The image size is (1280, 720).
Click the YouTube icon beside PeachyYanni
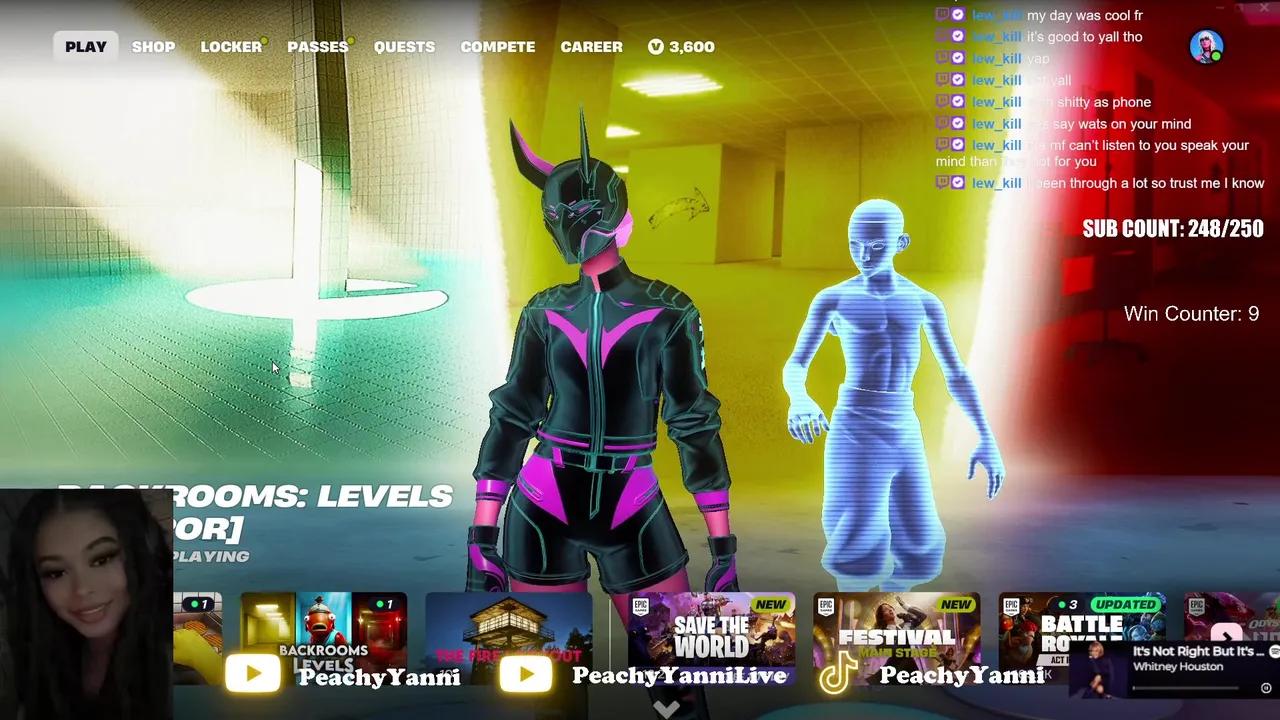point(253,674)
